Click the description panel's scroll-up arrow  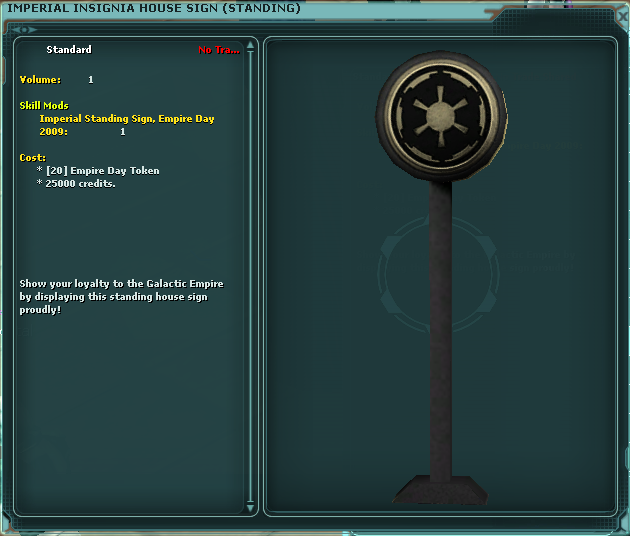coord(251,45)
